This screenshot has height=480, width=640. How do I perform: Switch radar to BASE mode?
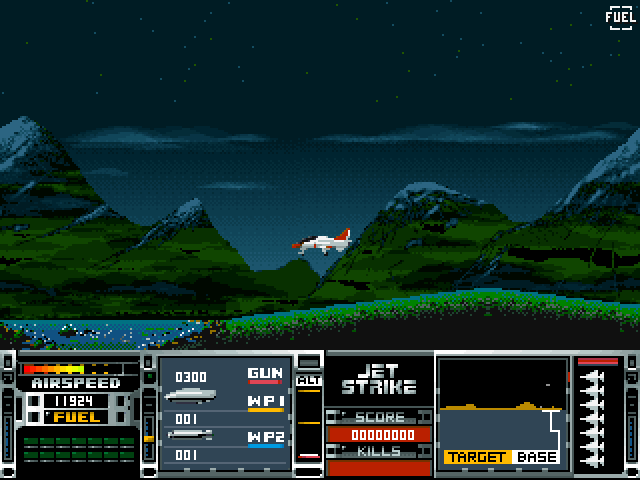pyautogui.click(x=537, y=457)
